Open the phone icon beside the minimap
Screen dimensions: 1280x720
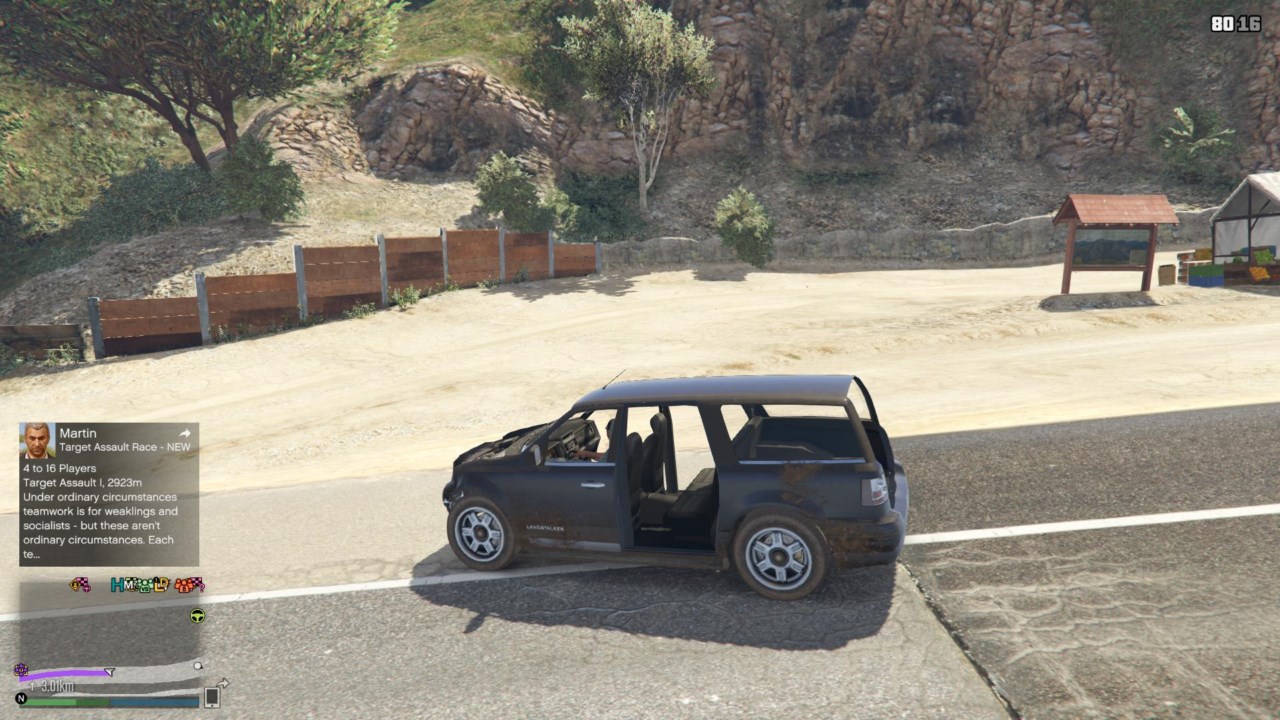(x=212, y=697)
